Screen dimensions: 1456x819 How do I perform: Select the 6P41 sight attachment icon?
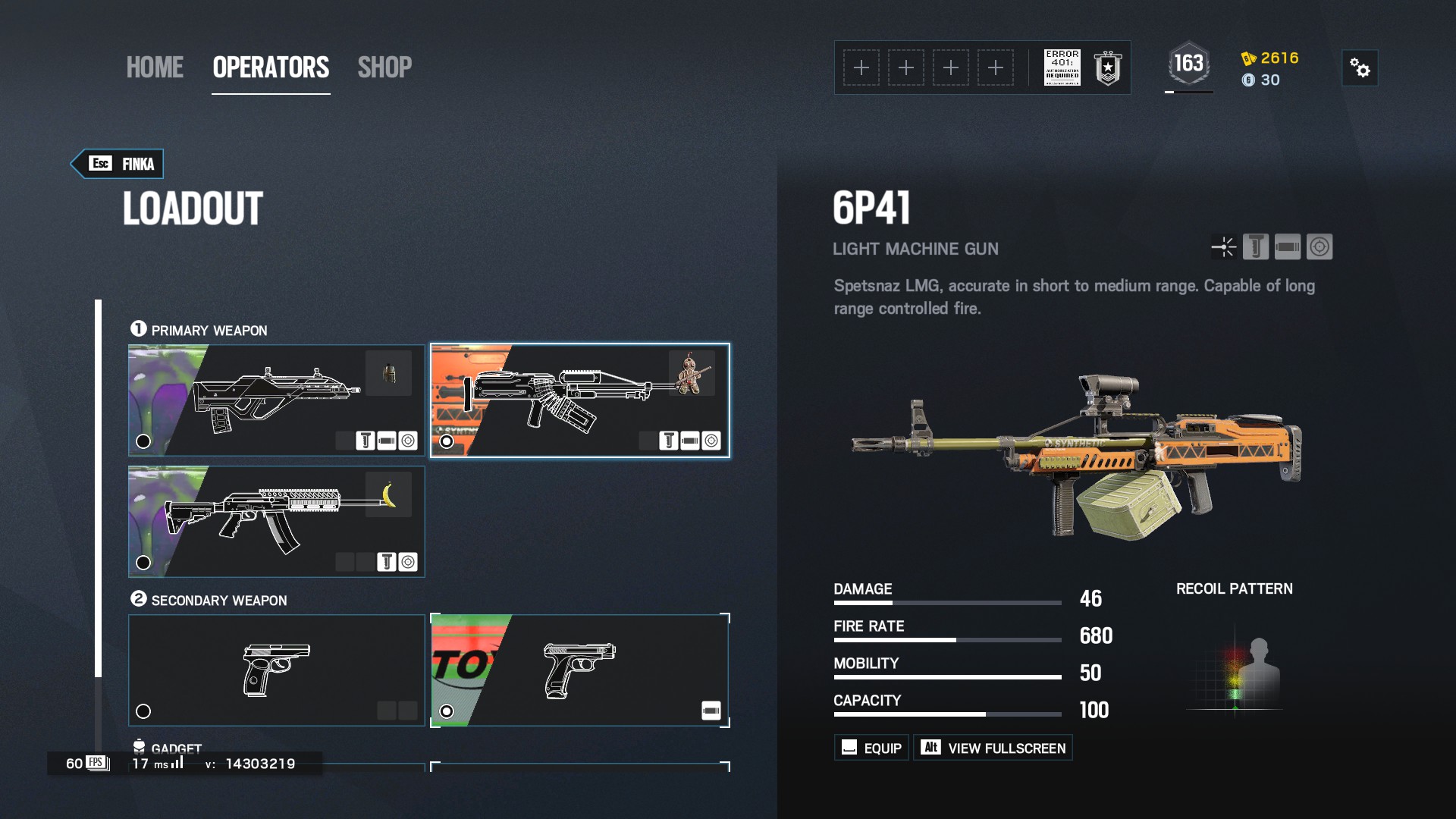[1223, 247]
